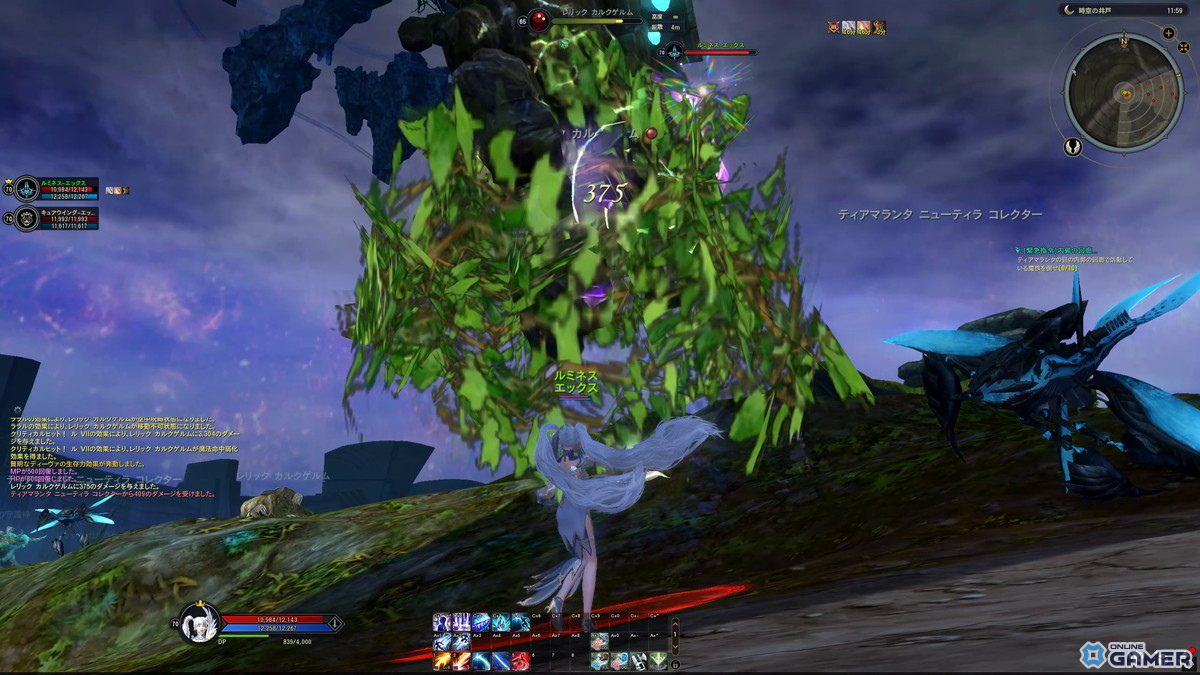Switch hotbar page with the up arrow

[675, 623]
